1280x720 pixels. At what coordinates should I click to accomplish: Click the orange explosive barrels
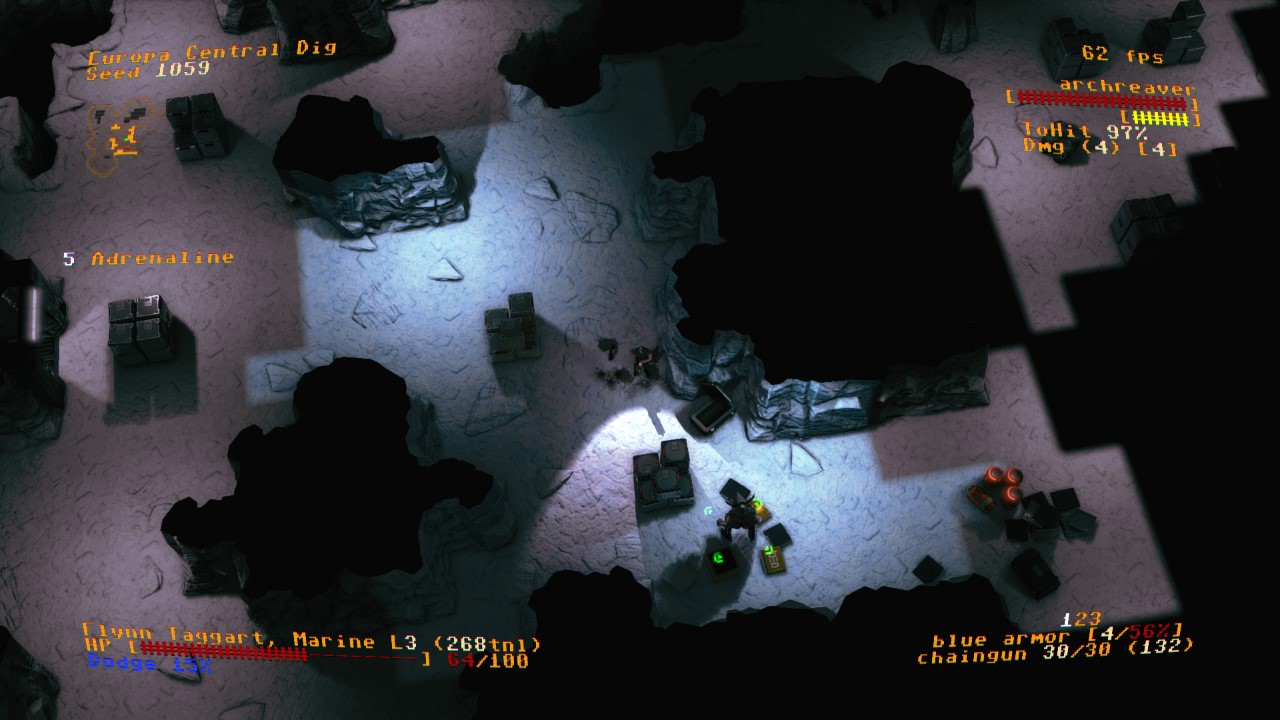pos(1000,480)
